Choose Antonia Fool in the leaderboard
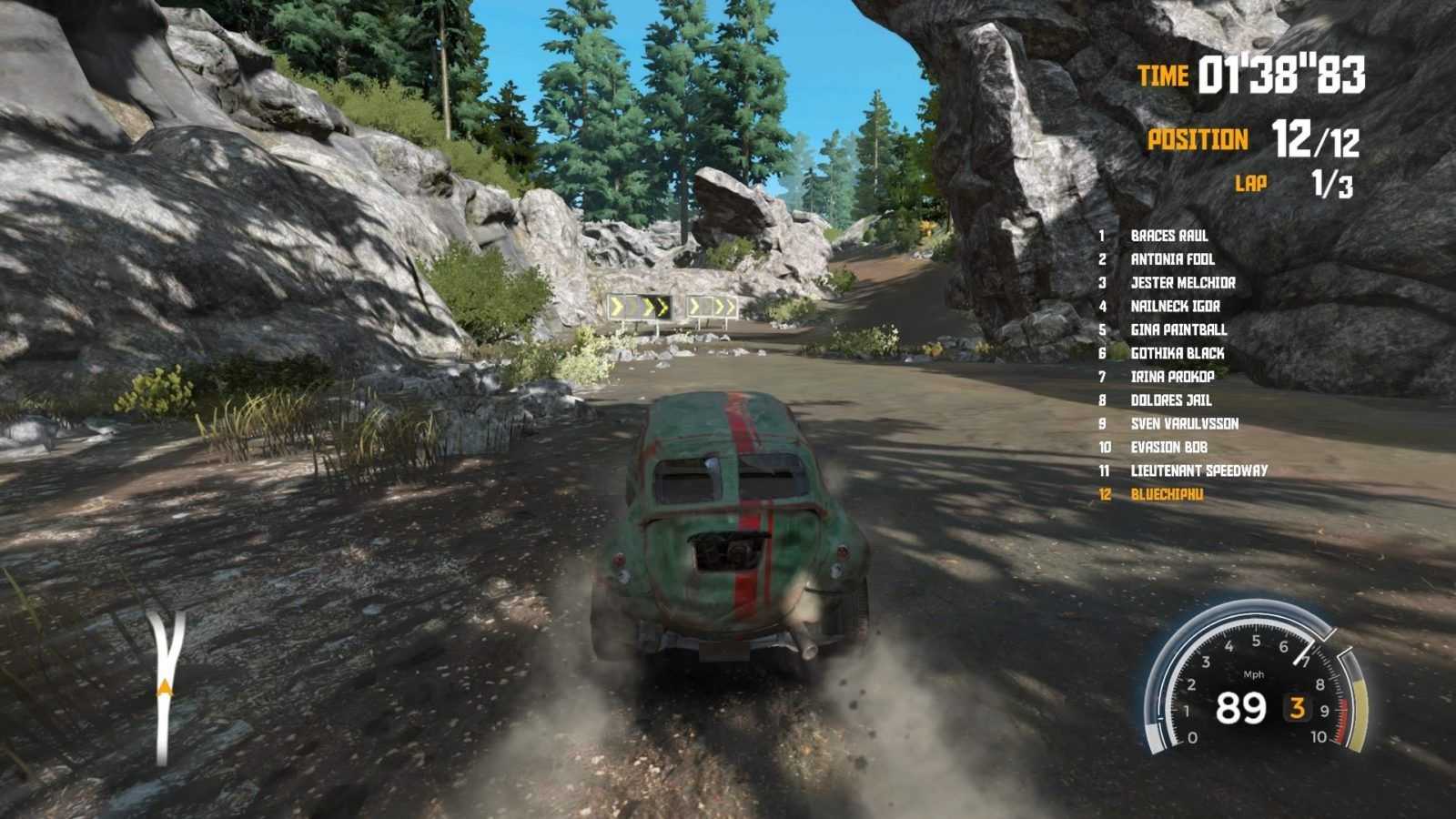The height and width of the screenshot is (819, 1456). click(1172, 259)
